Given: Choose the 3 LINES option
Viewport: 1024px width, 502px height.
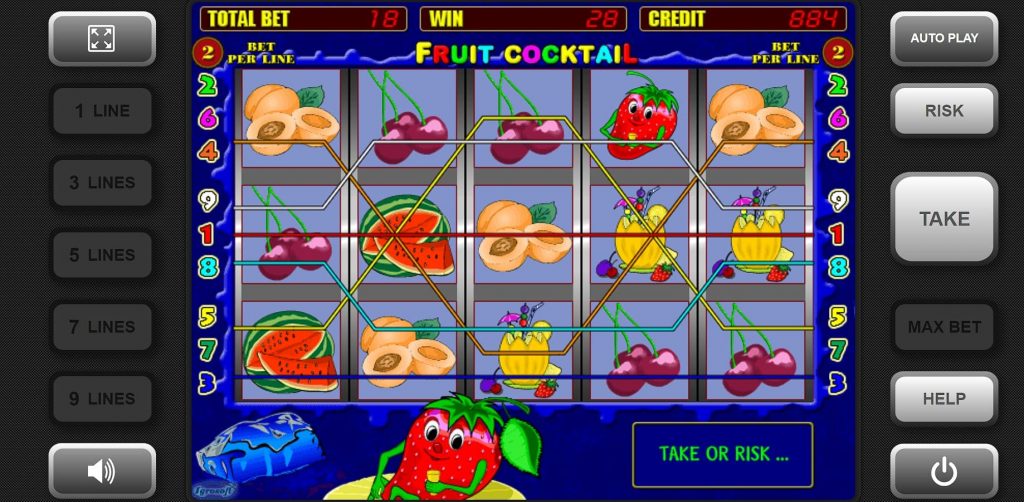Looking at the screenshot, I should (x=102, y=183).
